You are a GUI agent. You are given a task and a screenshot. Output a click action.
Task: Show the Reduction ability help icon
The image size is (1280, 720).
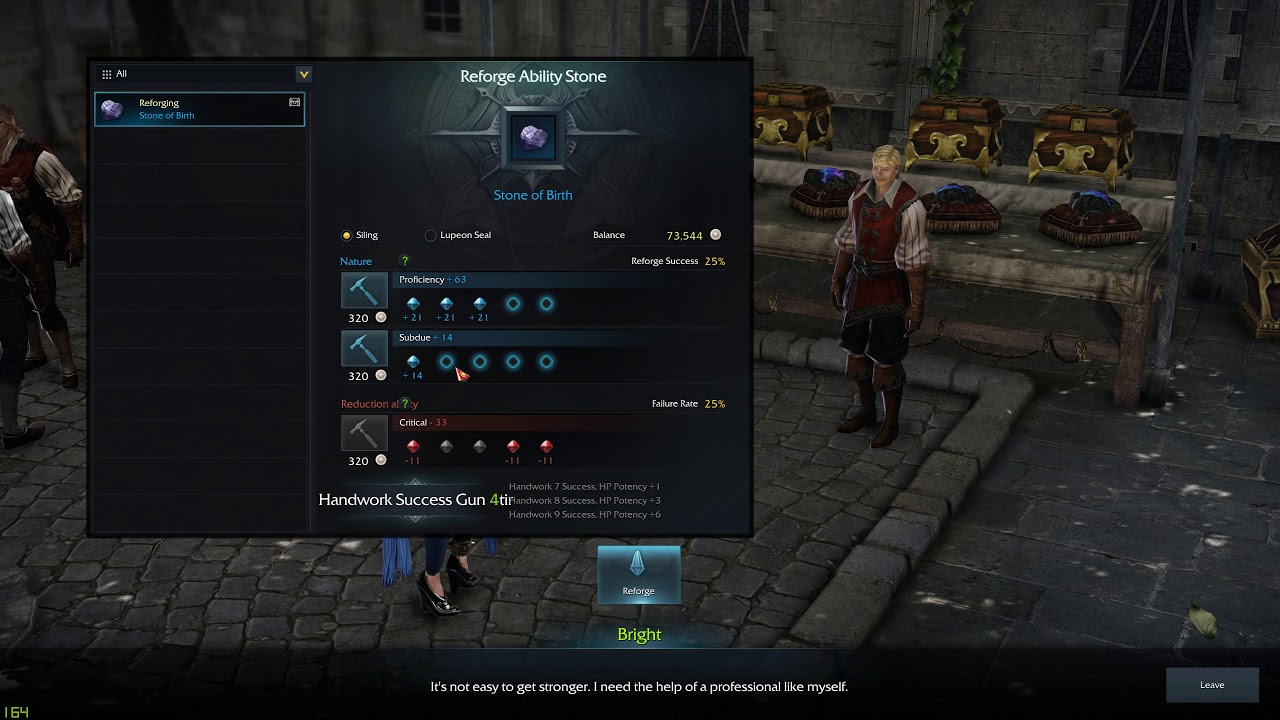coord(405,404)
